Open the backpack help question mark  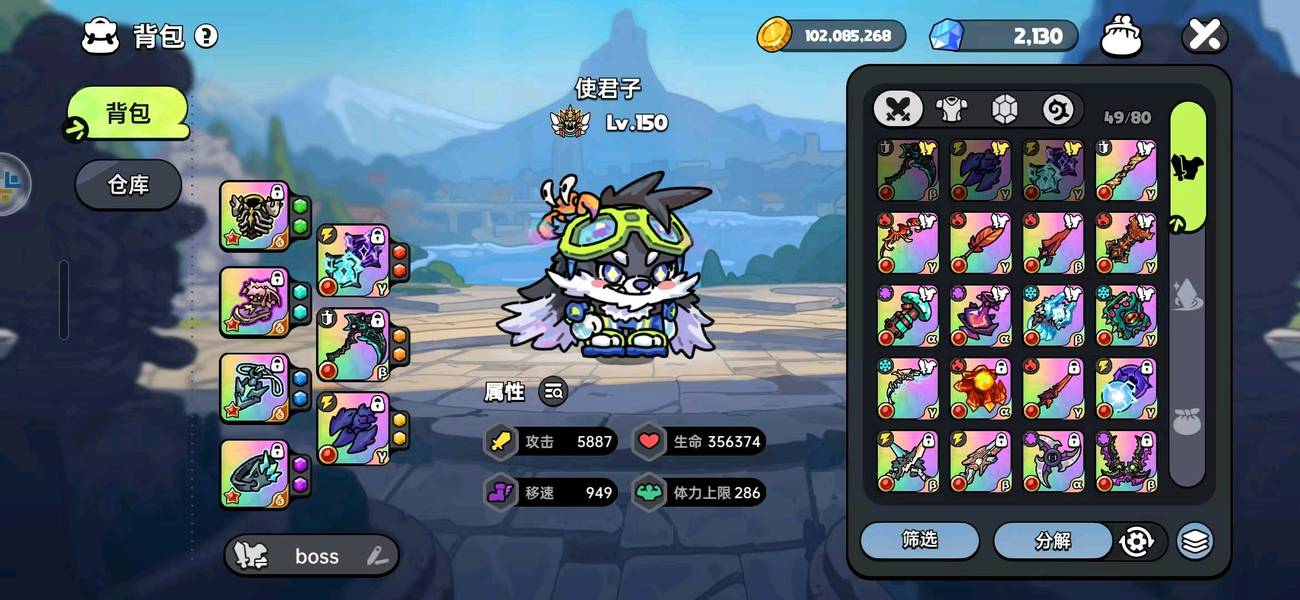[206, 37]
